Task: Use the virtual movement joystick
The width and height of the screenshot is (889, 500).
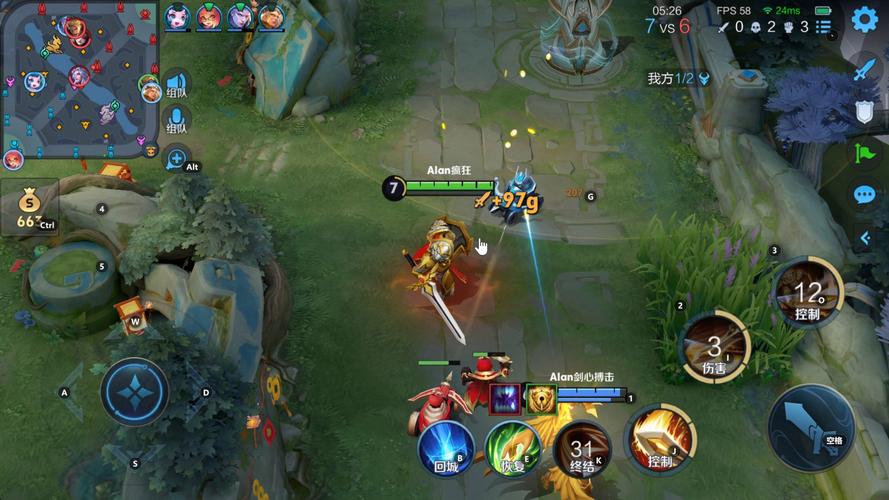Action: 134,391
